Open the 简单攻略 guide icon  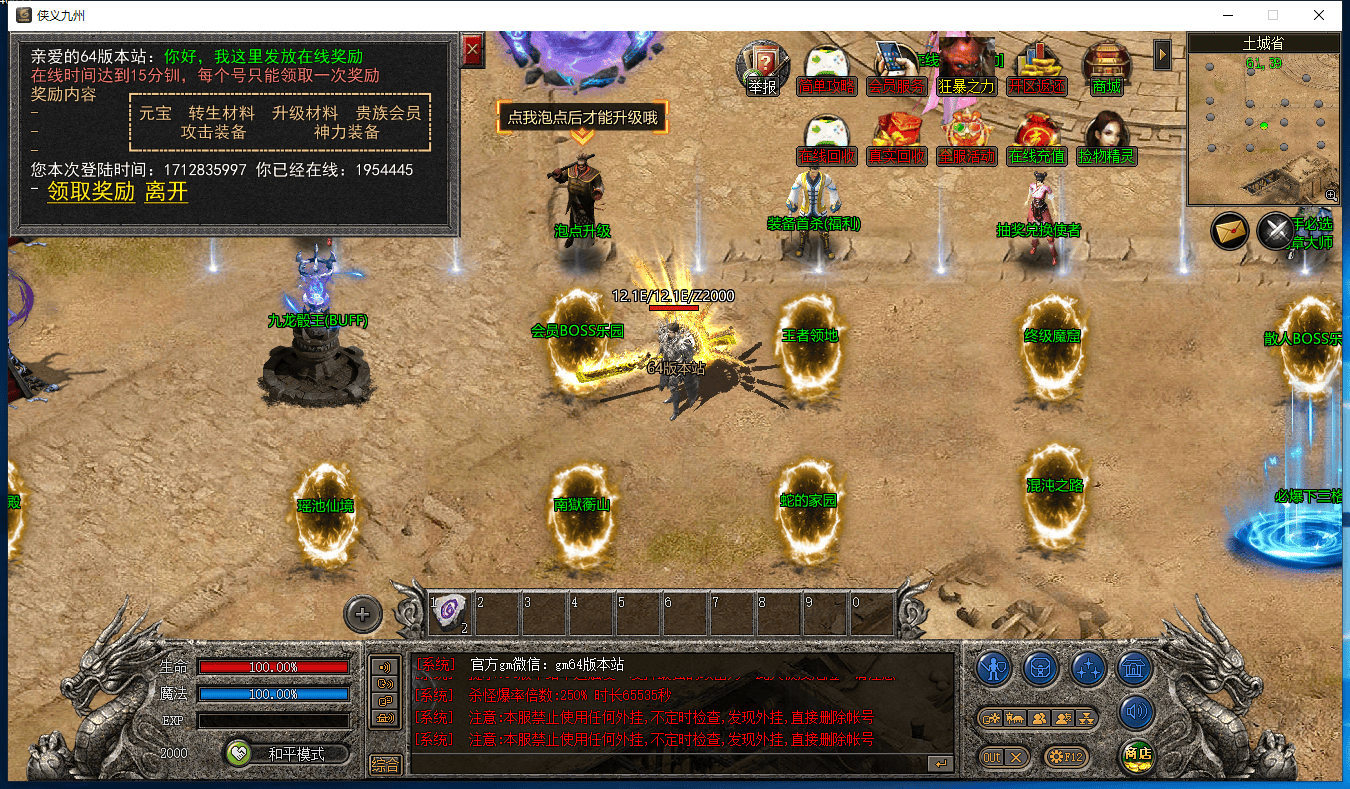(827, 68)
